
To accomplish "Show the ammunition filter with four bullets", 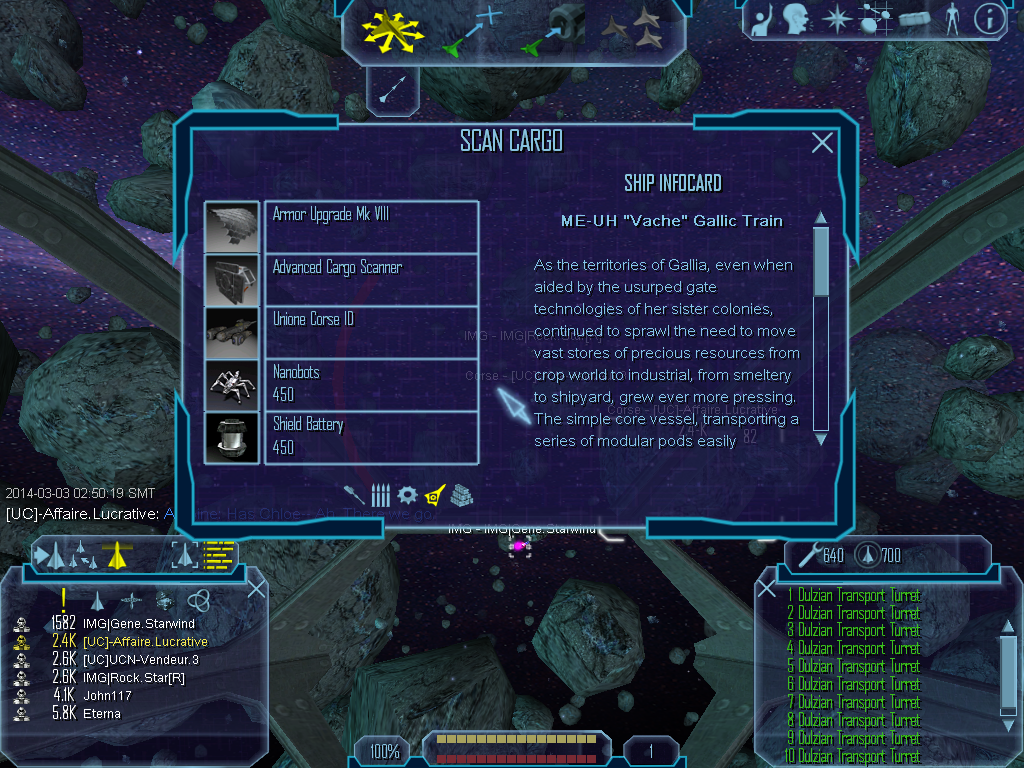I will tap(380, 495).
